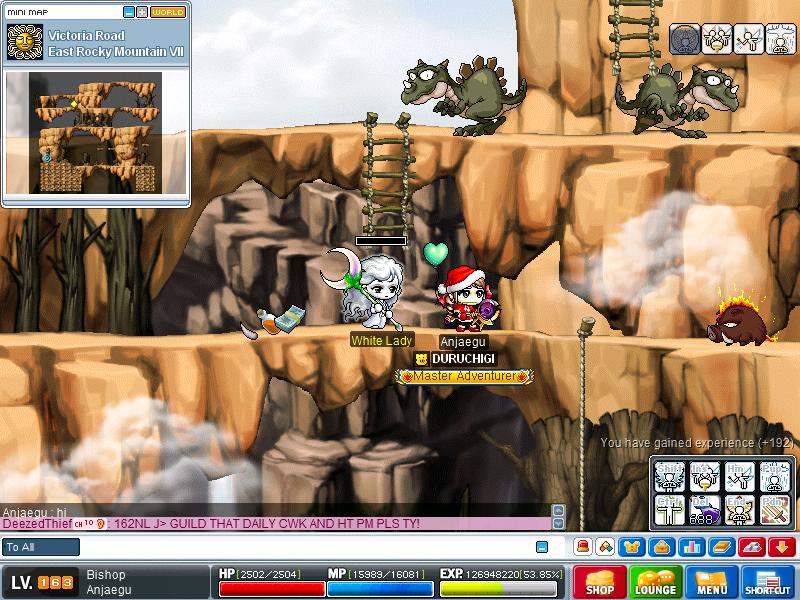Open the Lounge button
Screen dimensions: 800x600
click(656, 582)
